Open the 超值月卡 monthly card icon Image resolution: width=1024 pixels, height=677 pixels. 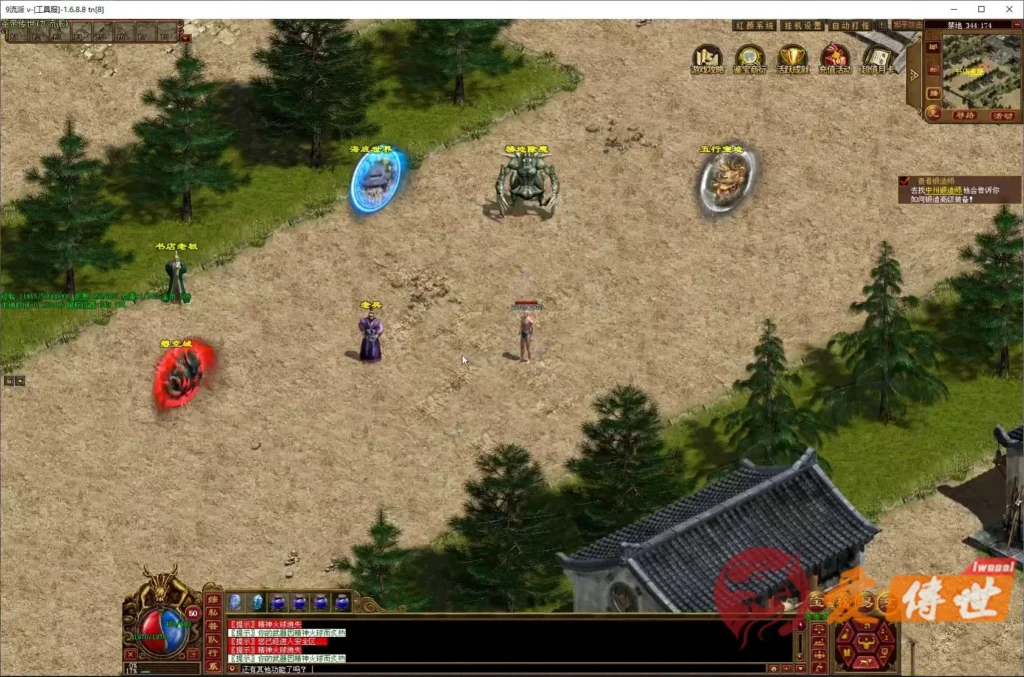click(877, 58)
